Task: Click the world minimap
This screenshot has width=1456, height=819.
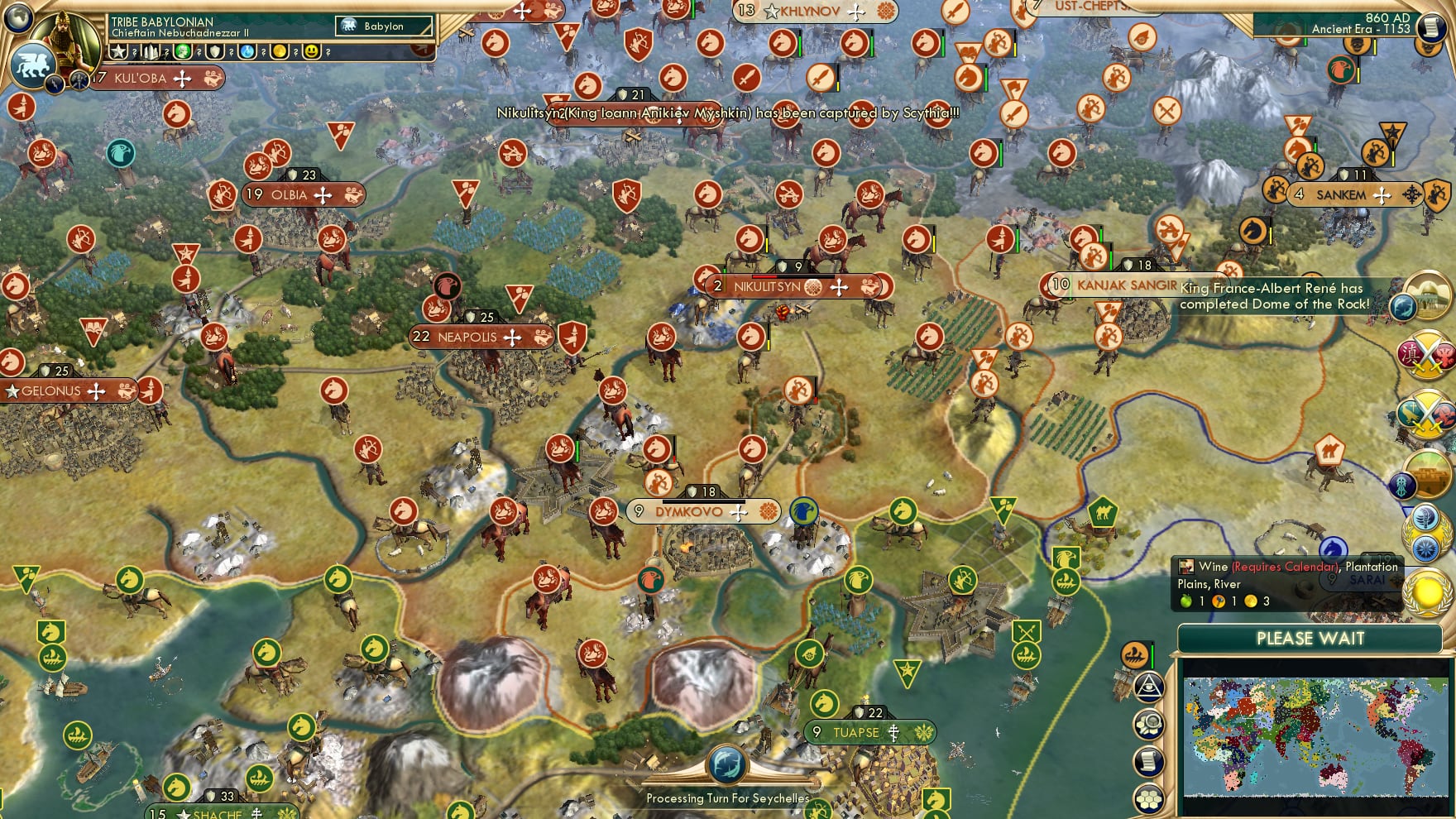Action: point(1315,735)
